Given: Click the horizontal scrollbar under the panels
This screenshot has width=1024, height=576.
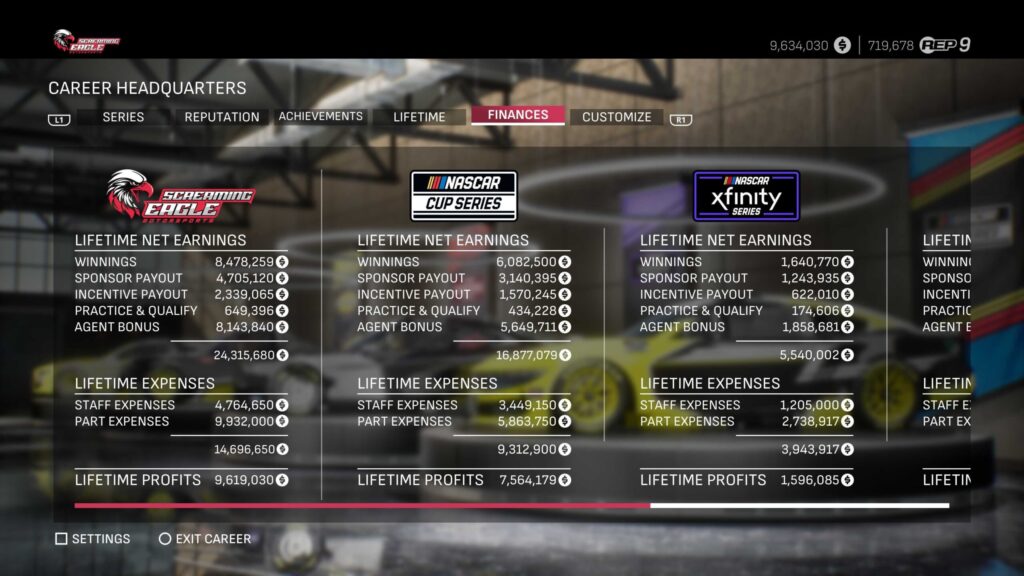Looking at the screenshot, I should [x=511, y=505].
